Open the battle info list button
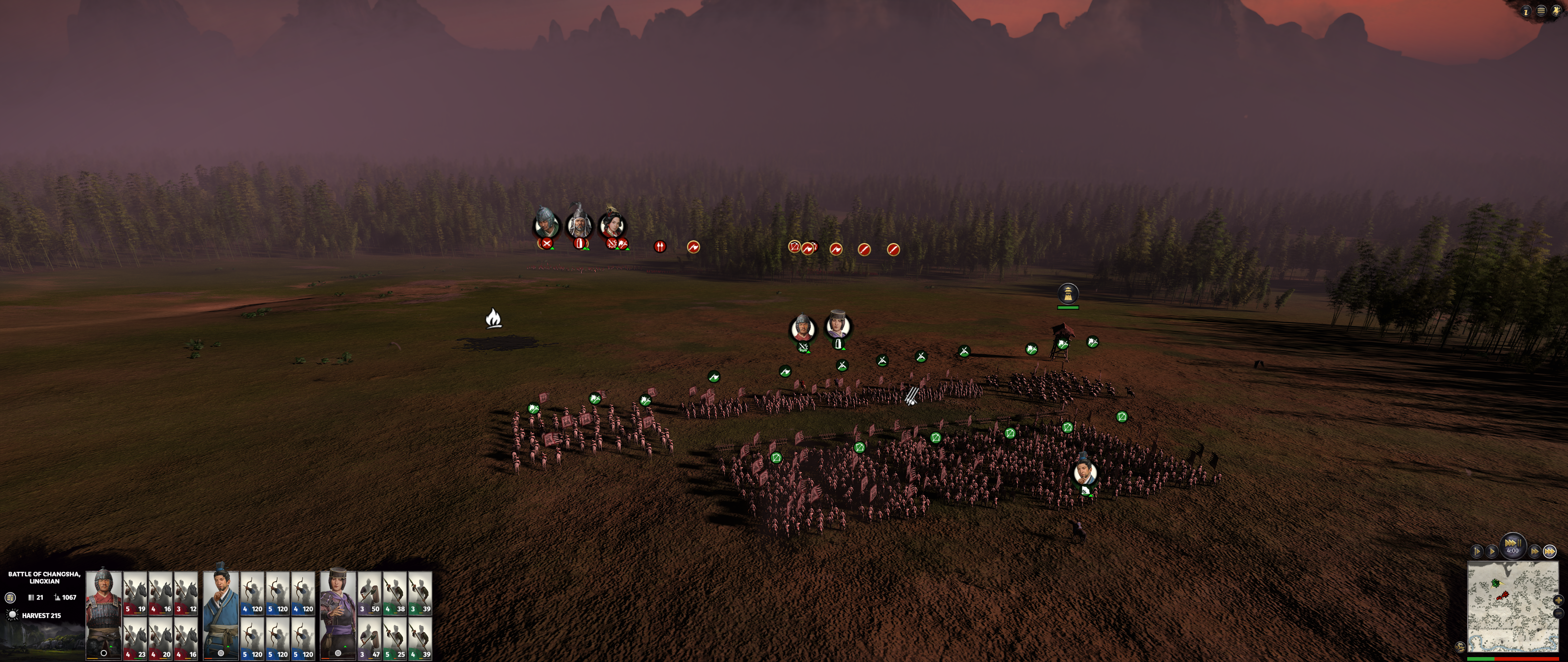 [10, 597]
